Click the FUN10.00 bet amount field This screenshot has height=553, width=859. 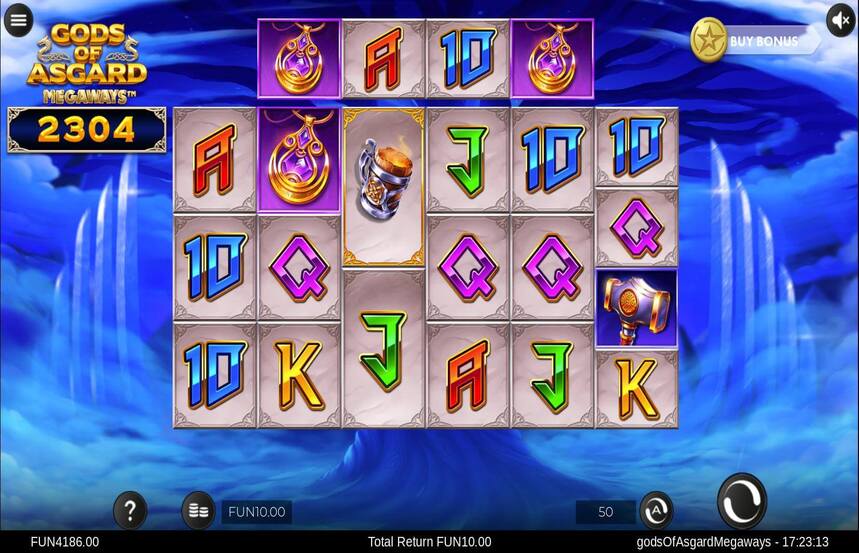pyautogui.click(x=257, y=512)
